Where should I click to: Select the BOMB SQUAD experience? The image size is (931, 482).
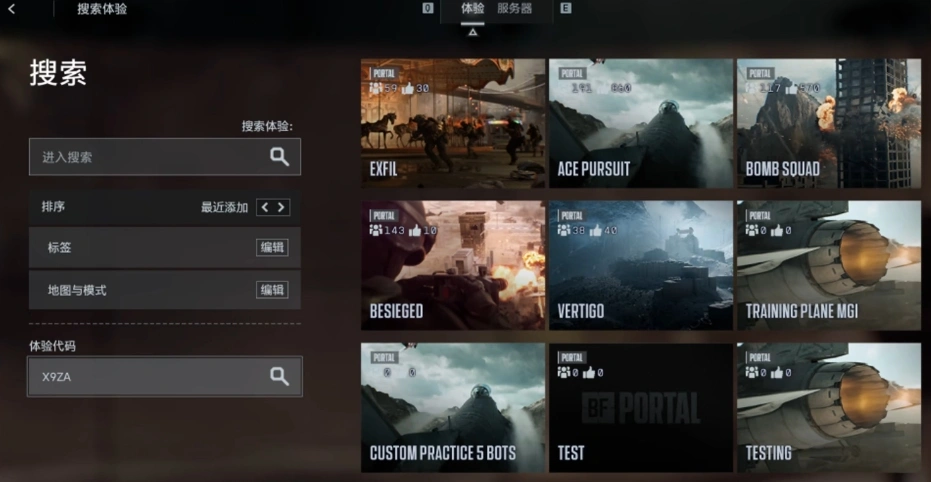point(828,123)
